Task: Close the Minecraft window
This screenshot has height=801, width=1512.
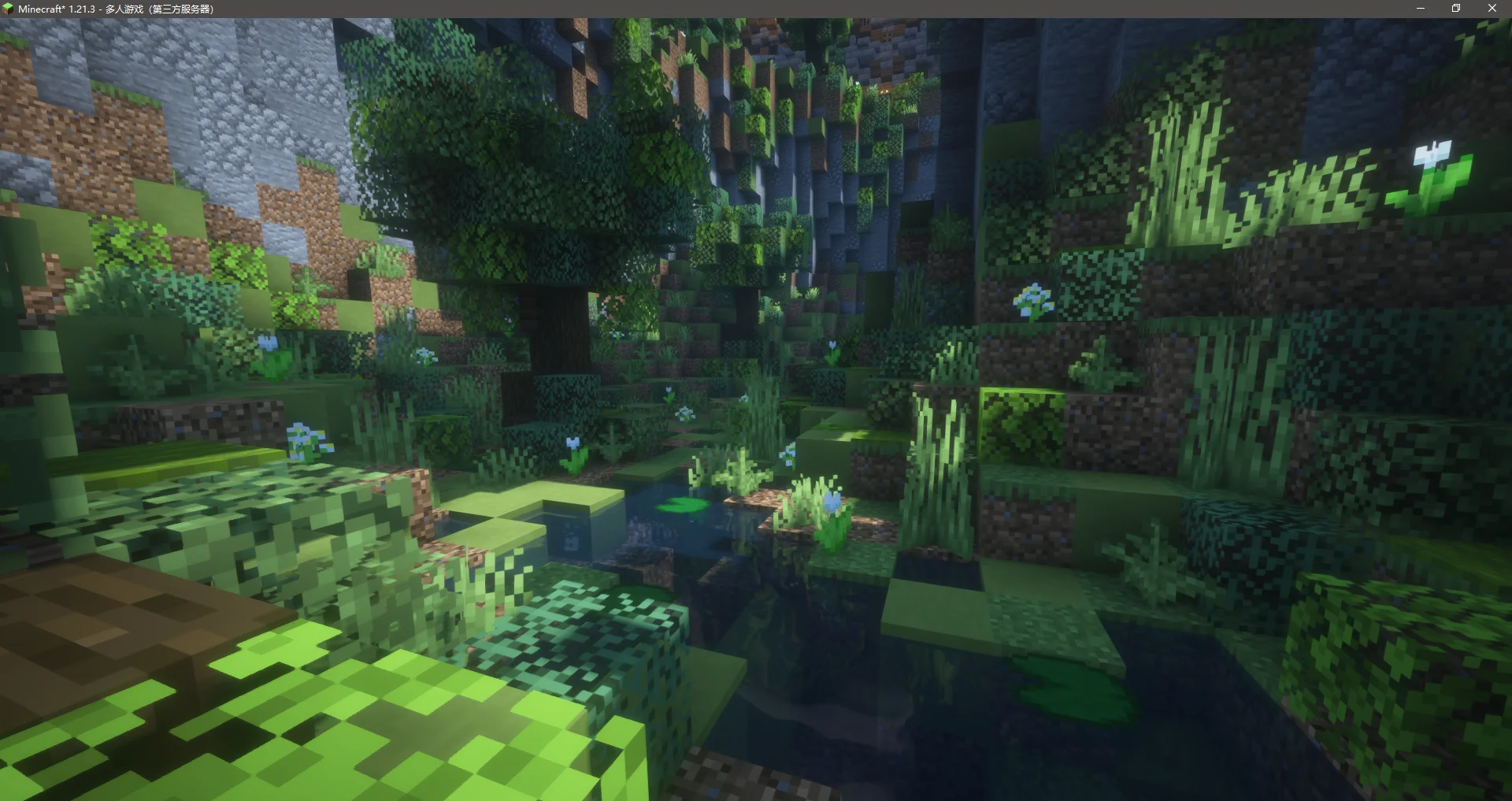Action: point(1492,8)
